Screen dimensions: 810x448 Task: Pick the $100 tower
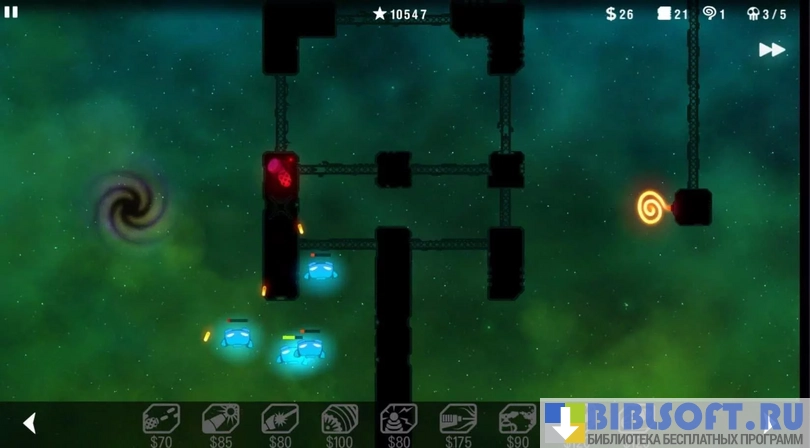coord(339,420)
